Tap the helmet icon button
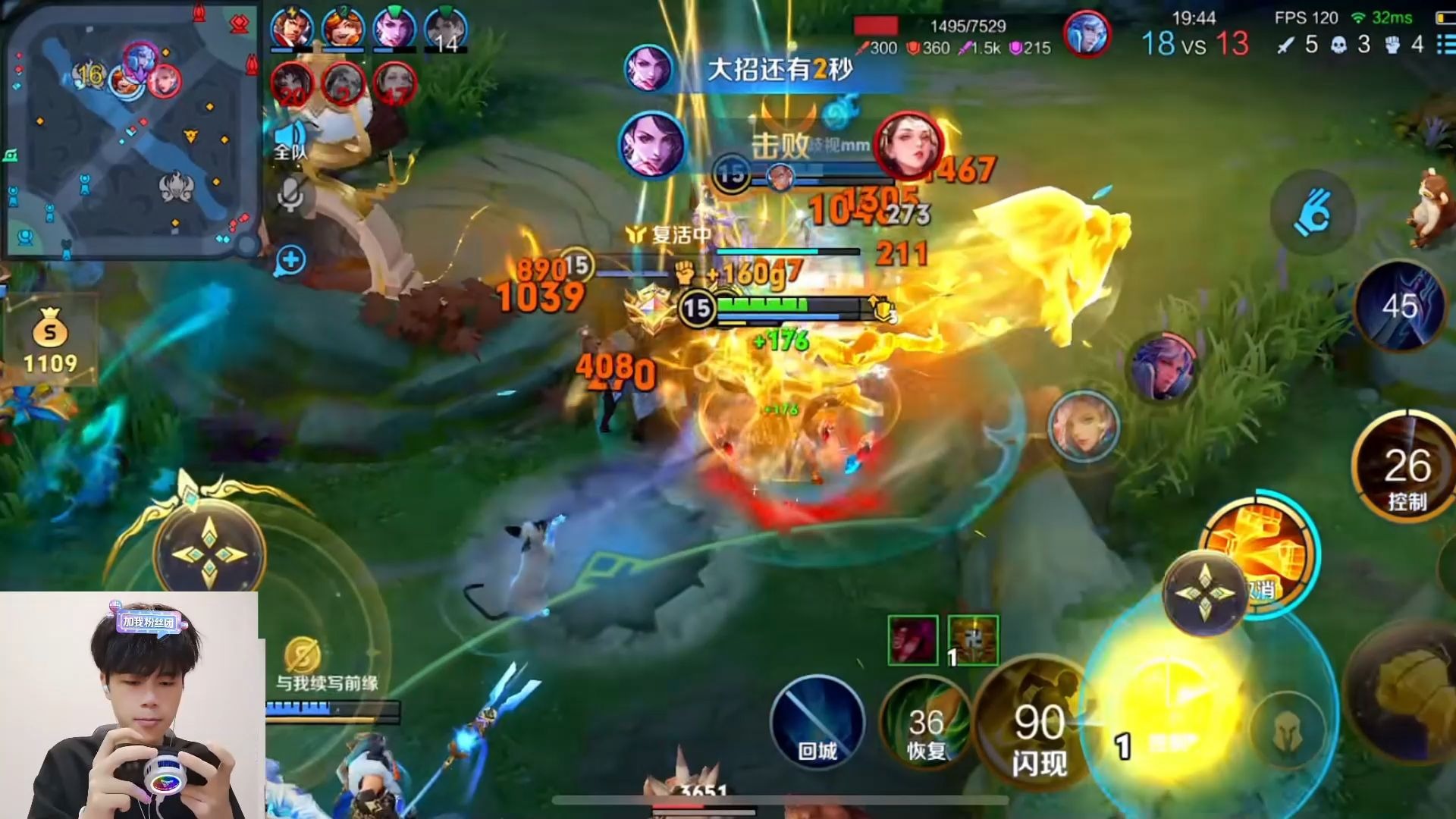1456x819 pixels. tap(1287, 733)
